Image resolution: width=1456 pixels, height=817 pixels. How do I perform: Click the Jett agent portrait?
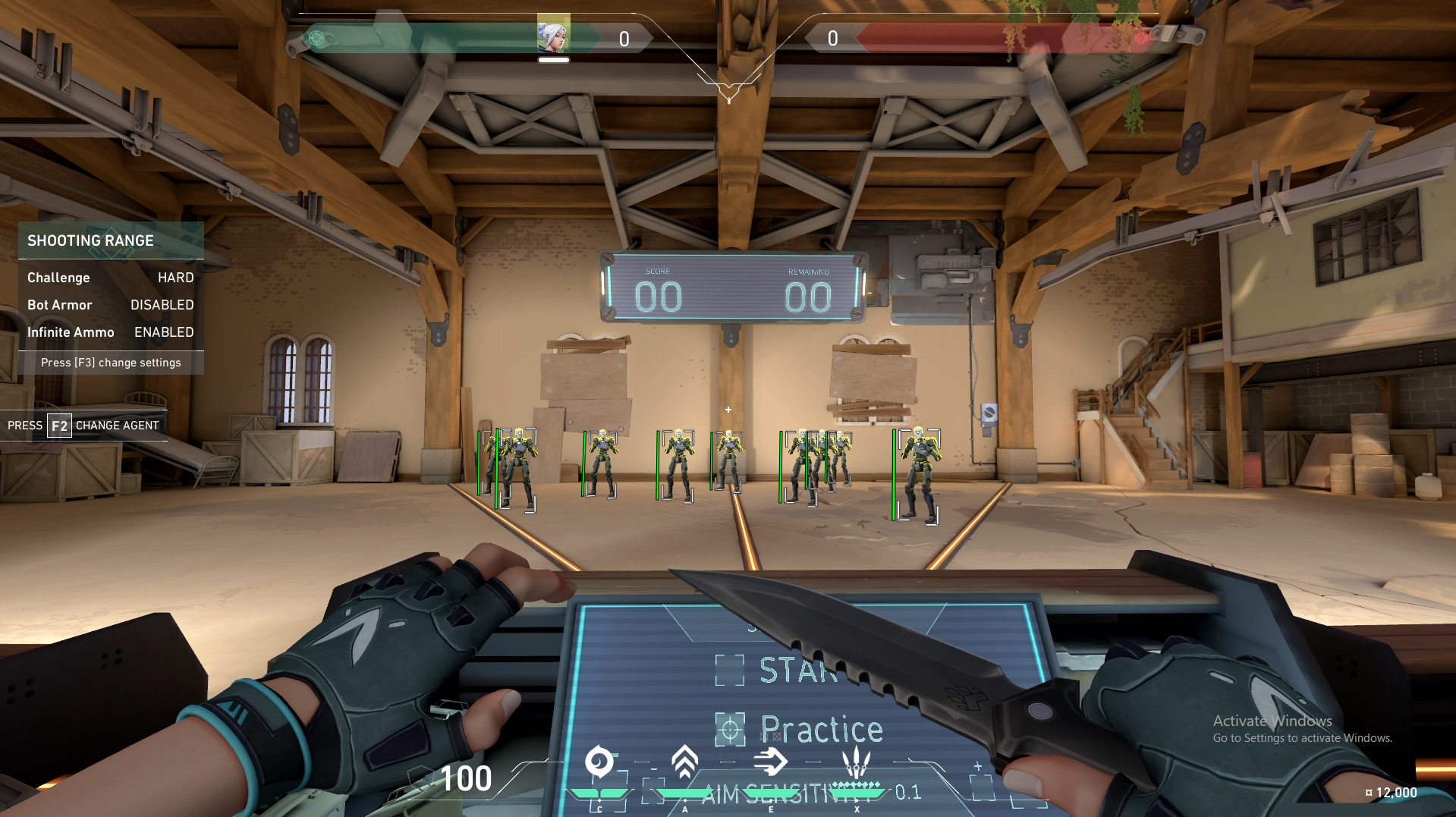click(x=553, y=34)
